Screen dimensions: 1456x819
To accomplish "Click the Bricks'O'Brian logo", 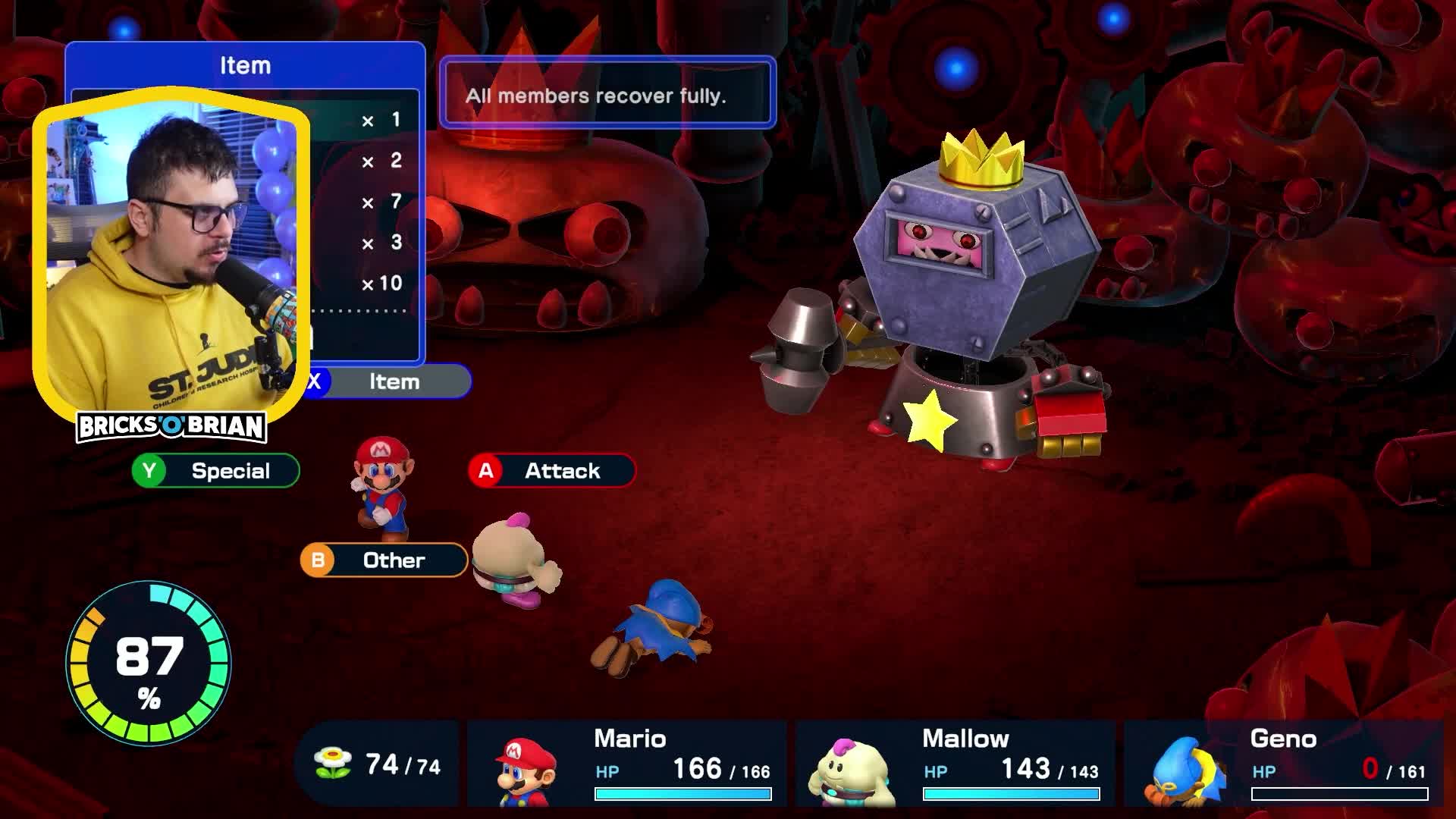I will pos(172,428).
